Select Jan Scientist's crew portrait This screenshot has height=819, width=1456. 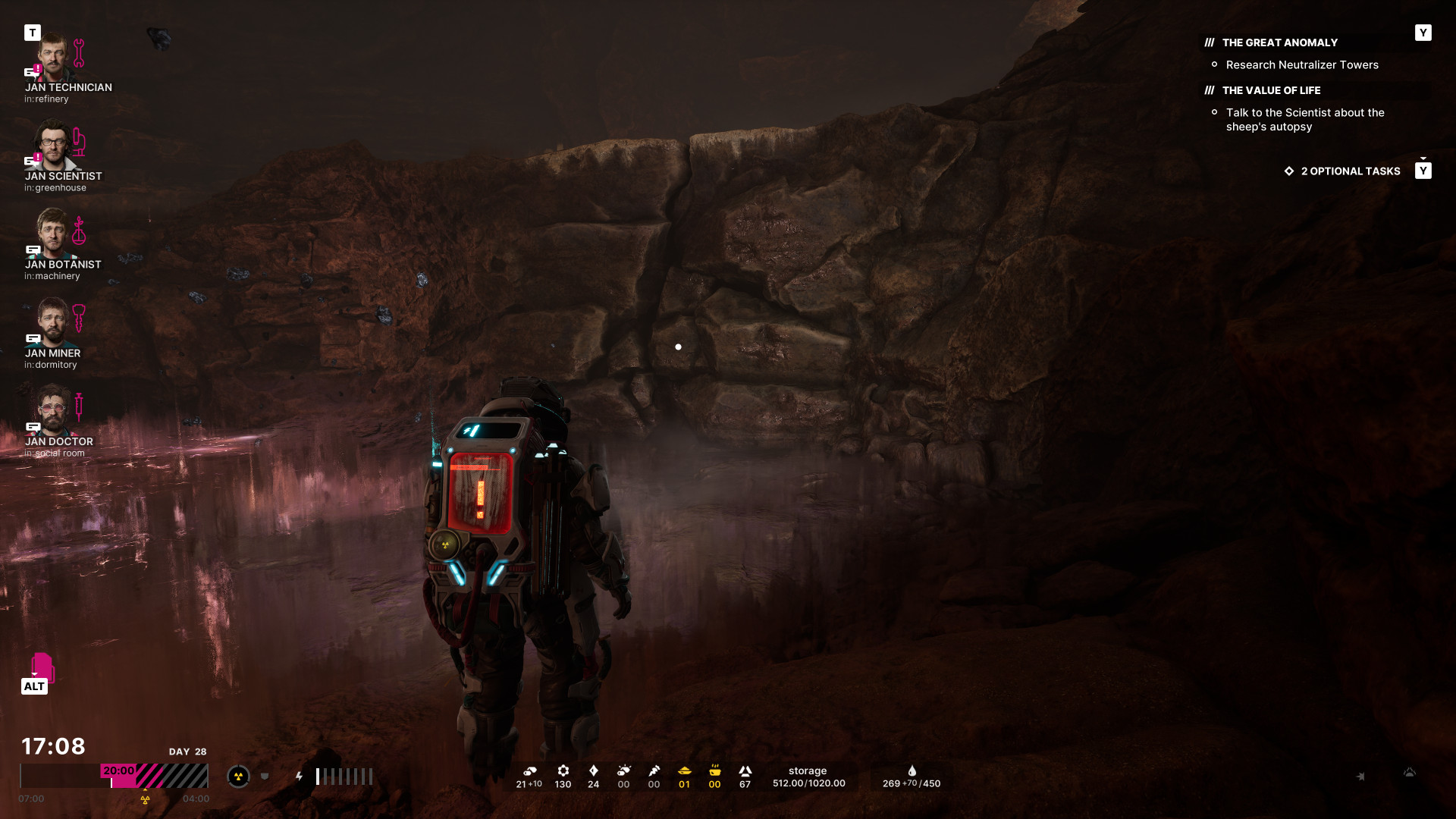[53, 146]
